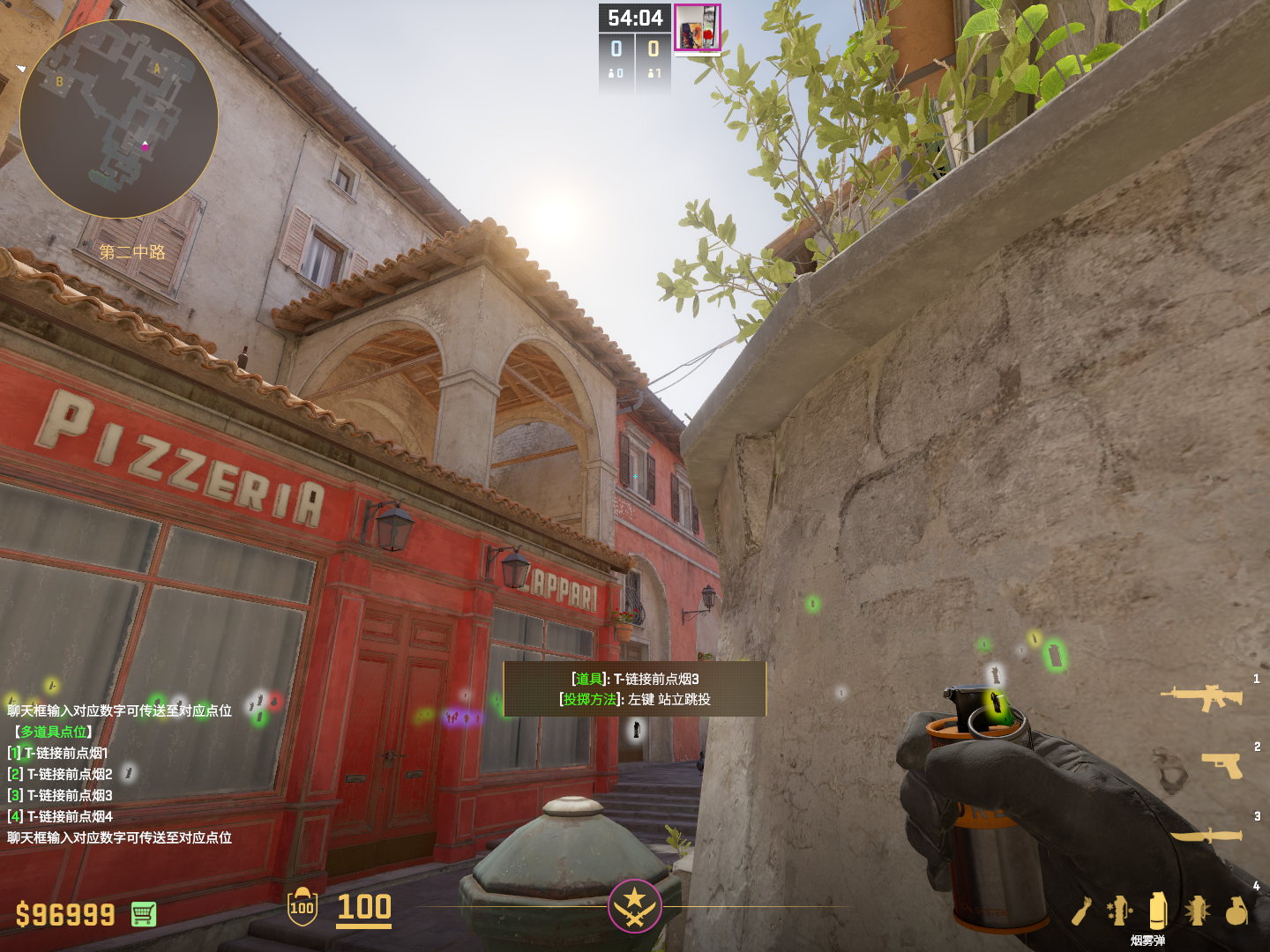Screen dimensions: 1270x952
Task: Click the team rank emblem at bottom center
Action: coord(634,905)
